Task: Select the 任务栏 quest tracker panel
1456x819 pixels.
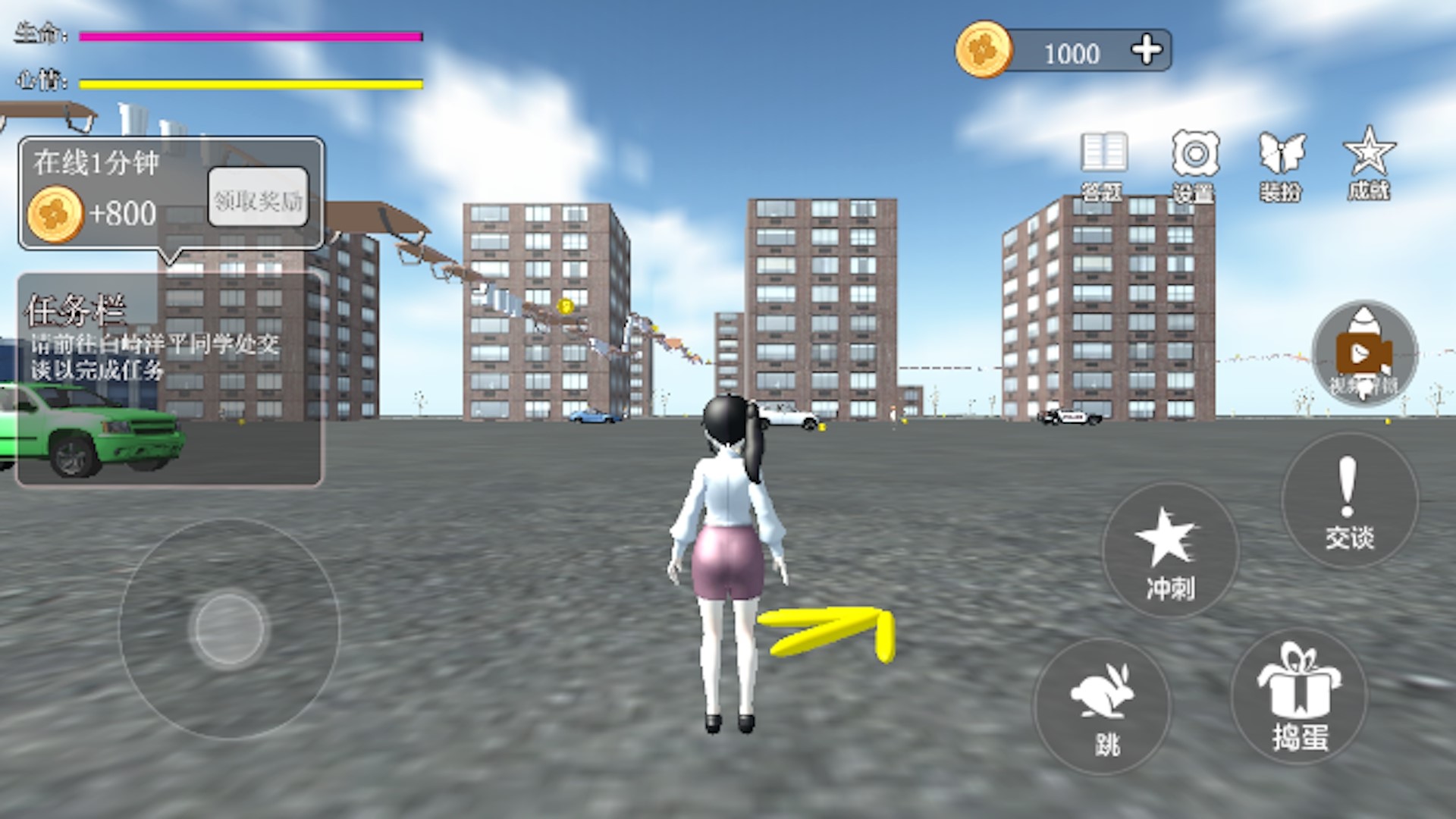Action: [170, 379]
